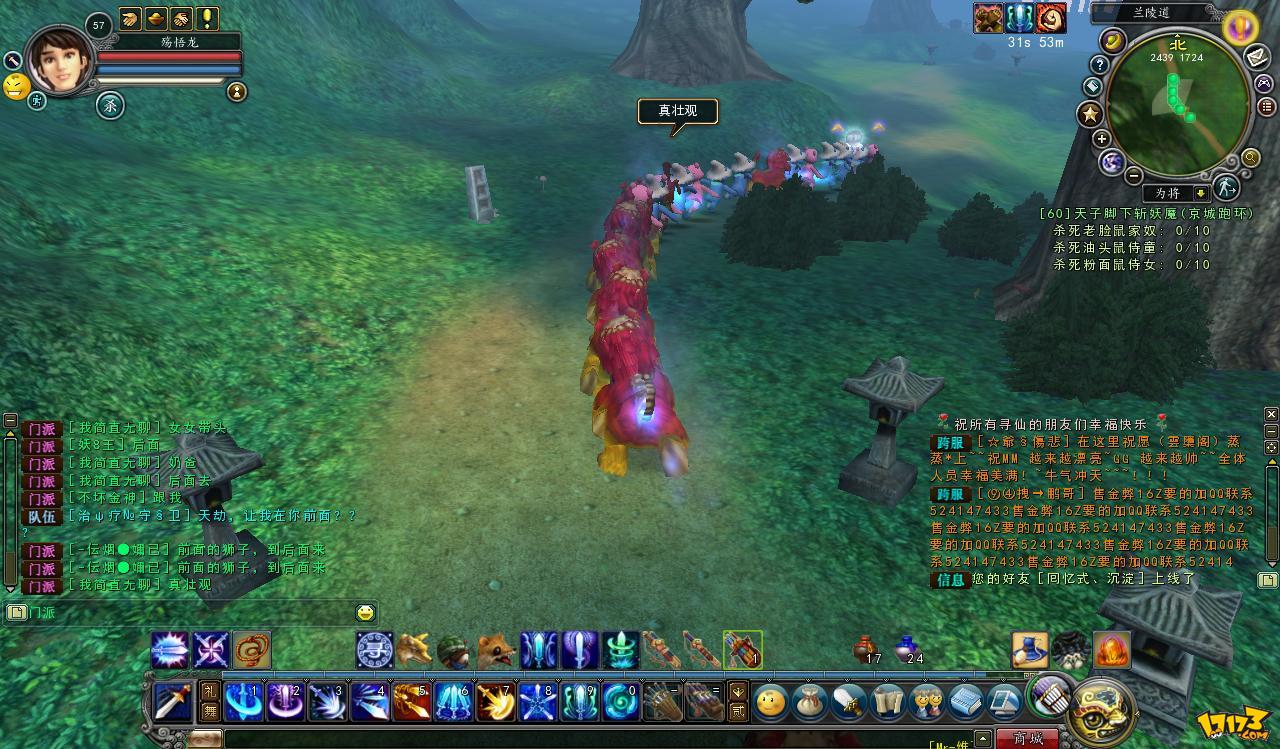Activate the skill in hotbar slot 5
1280x749 pixels.
click(x=411, y=702)
